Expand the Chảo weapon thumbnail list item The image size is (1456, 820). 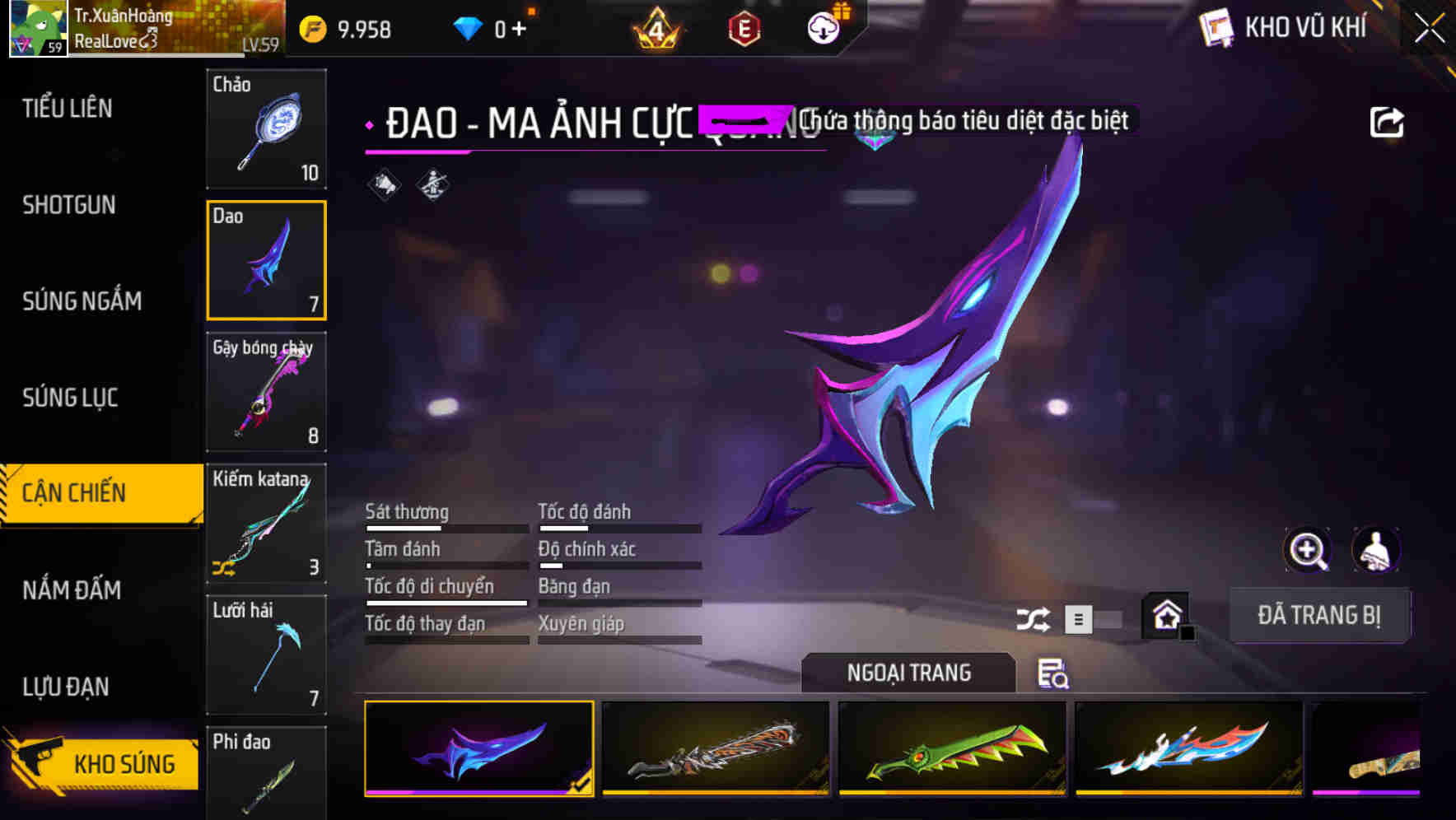(x=266, y=129)
